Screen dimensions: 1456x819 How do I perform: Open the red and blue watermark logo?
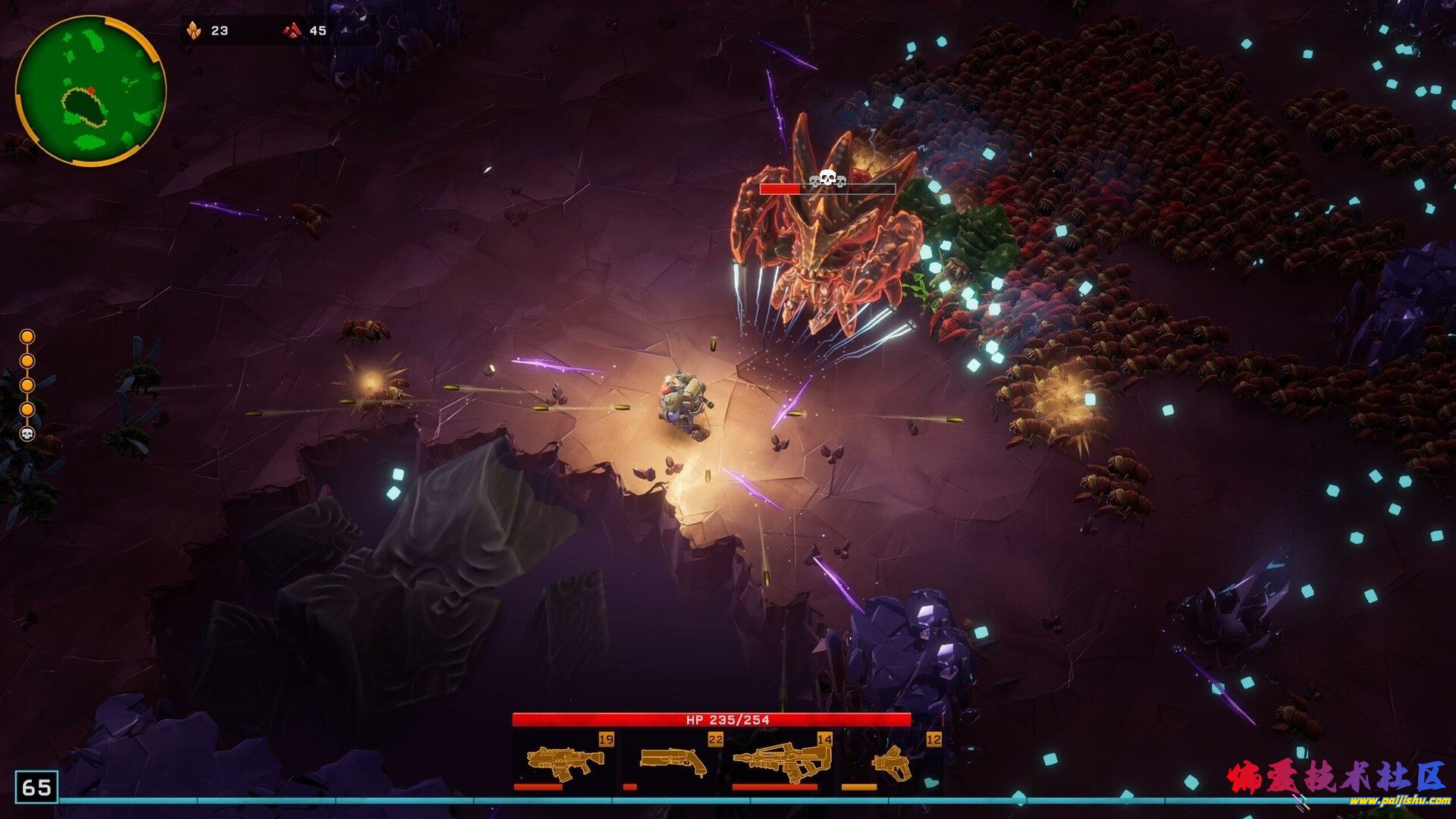tap(1337, 783)
